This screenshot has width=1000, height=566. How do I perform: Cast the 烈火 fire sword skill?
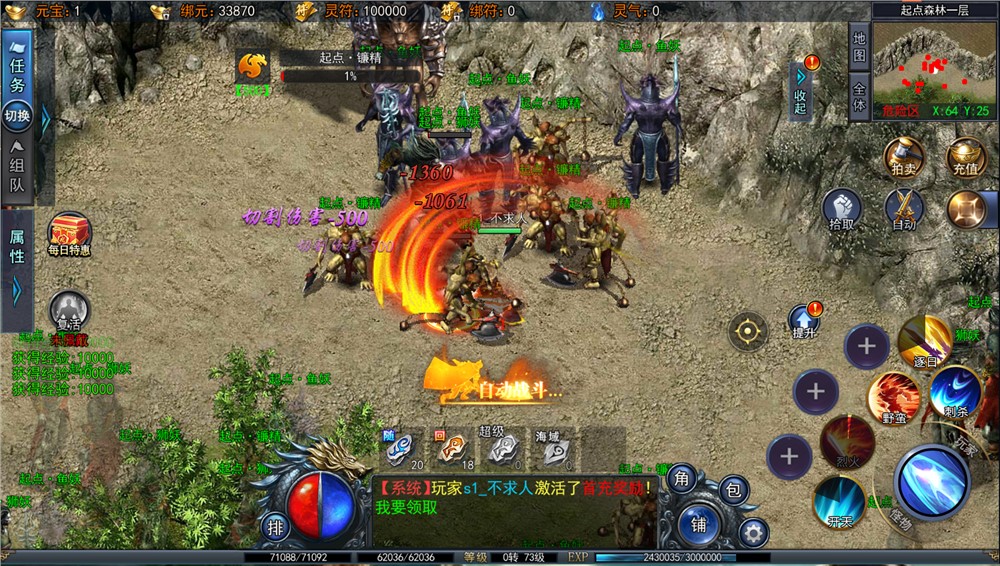pyautogui.click(x=847, y=440)
